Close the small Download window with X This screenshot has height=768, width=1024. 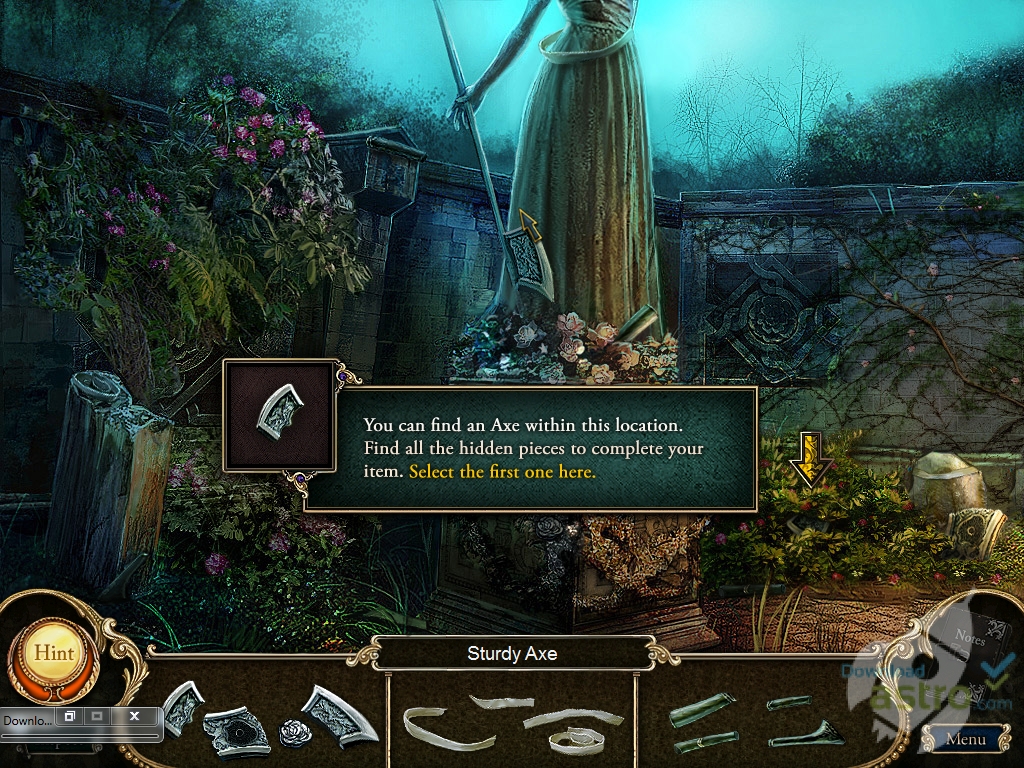(x=134, y=717)
